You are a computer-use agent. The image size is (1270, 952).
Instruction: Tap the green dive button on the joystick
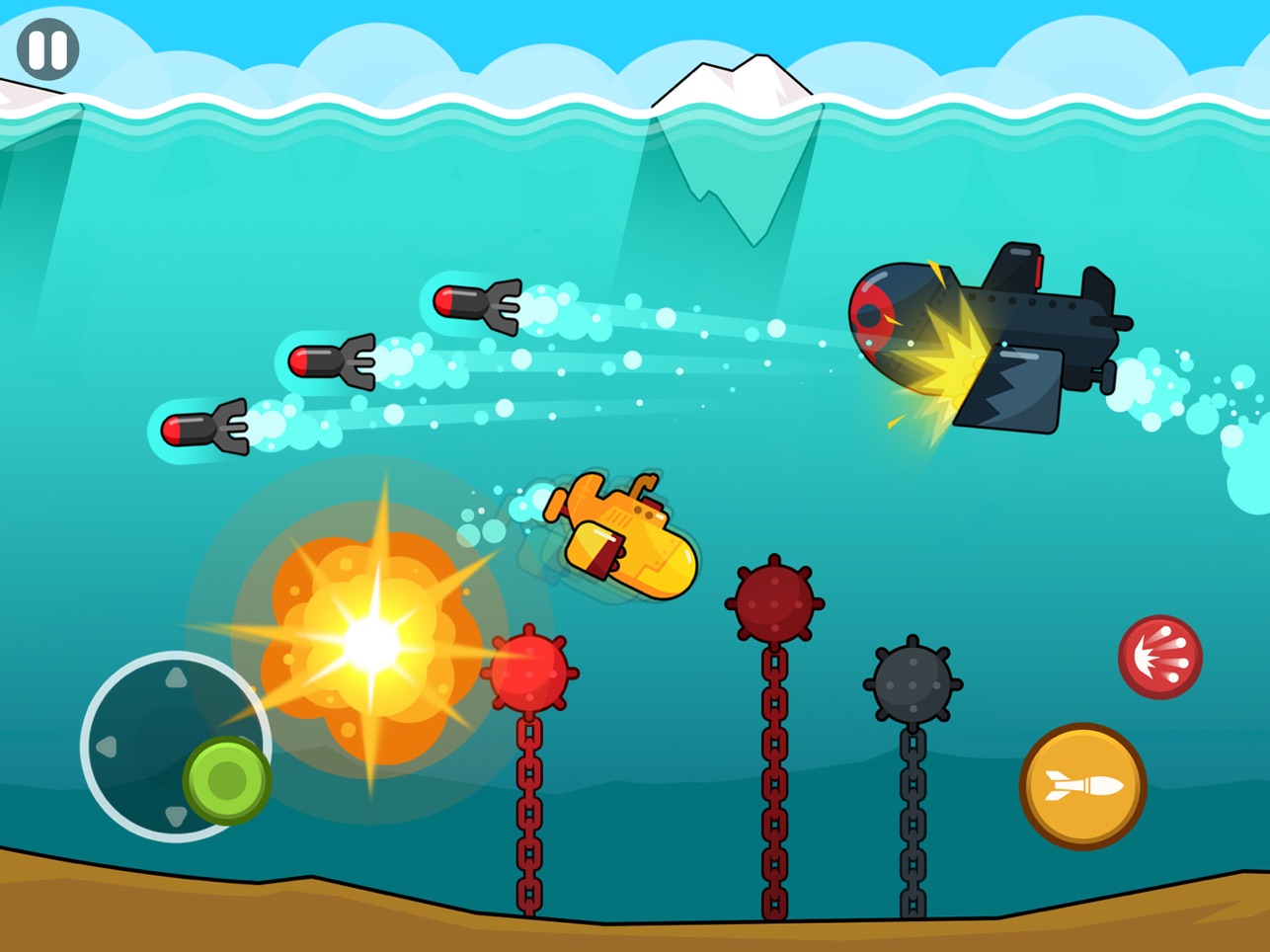pyautogui.click(x=225, y=779)
